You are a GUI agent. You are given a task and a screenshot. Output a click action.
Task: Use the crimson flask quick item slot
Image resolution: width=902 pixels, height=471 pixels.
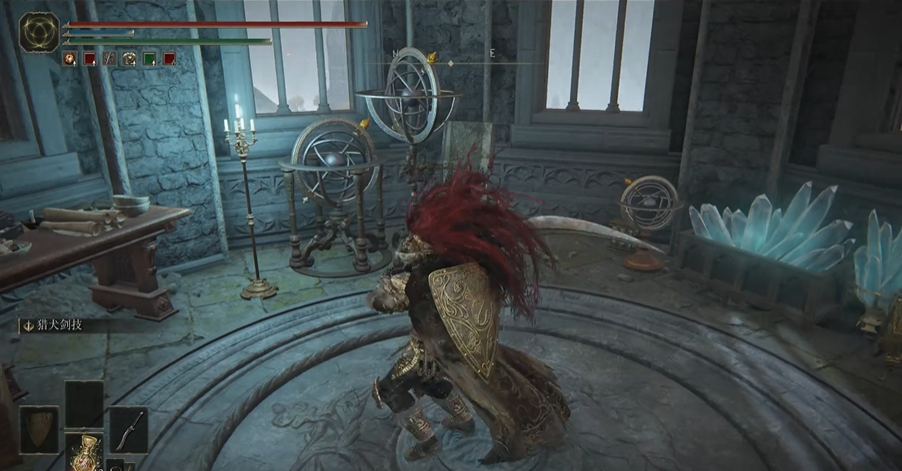[84, 452]
